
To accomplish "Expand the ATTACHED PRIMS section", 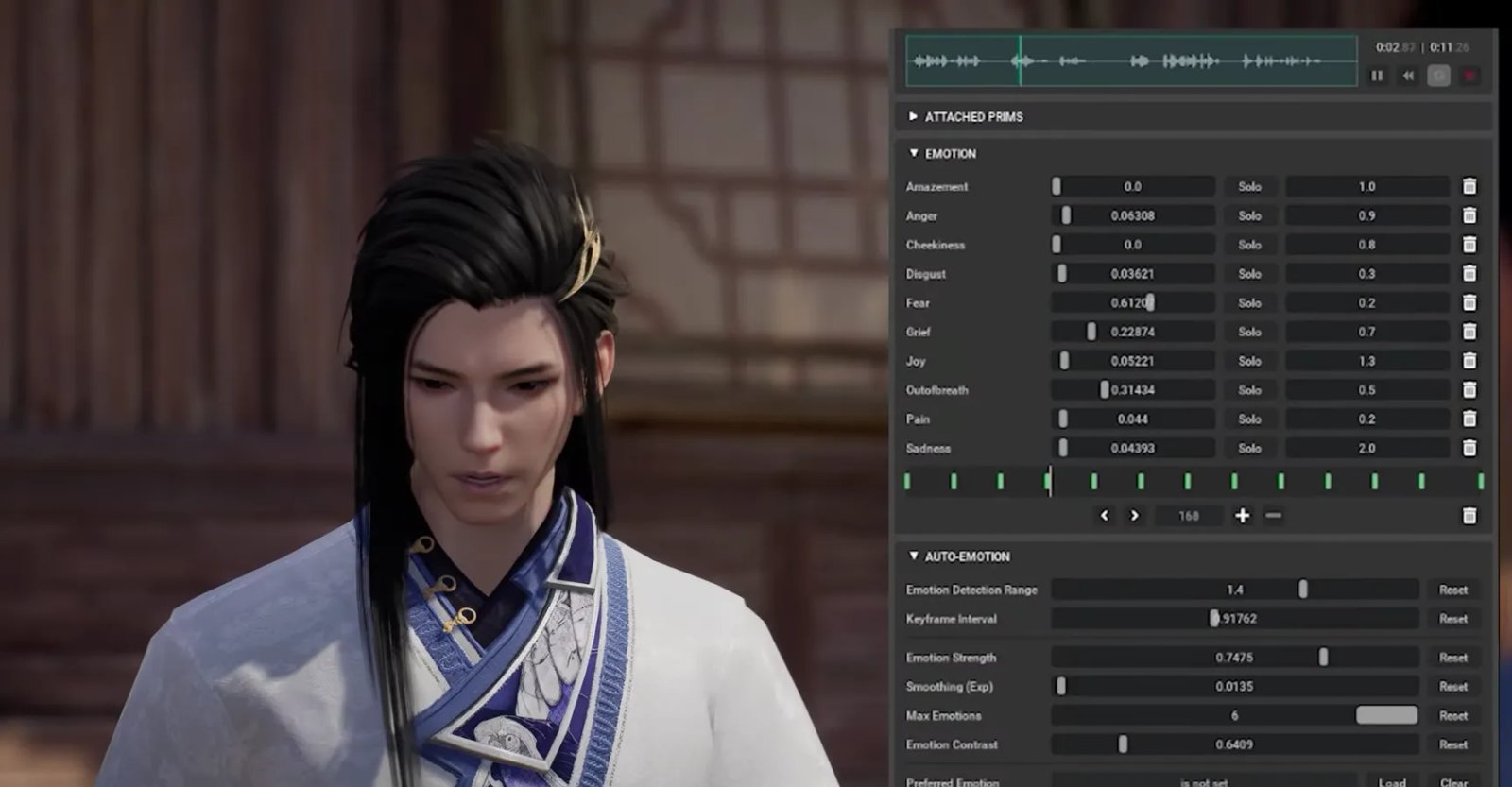I will point(913,117).
